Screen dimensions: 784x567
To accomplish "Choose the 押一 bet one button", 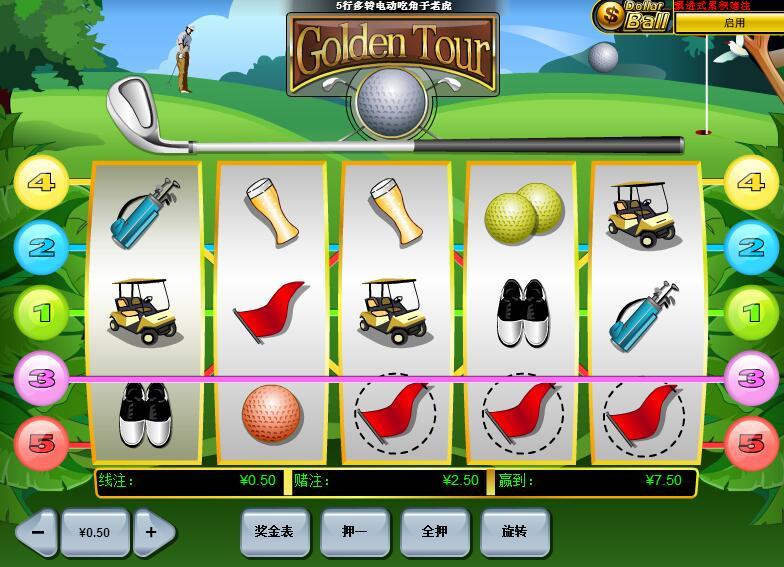I will [x=355, y=532].
